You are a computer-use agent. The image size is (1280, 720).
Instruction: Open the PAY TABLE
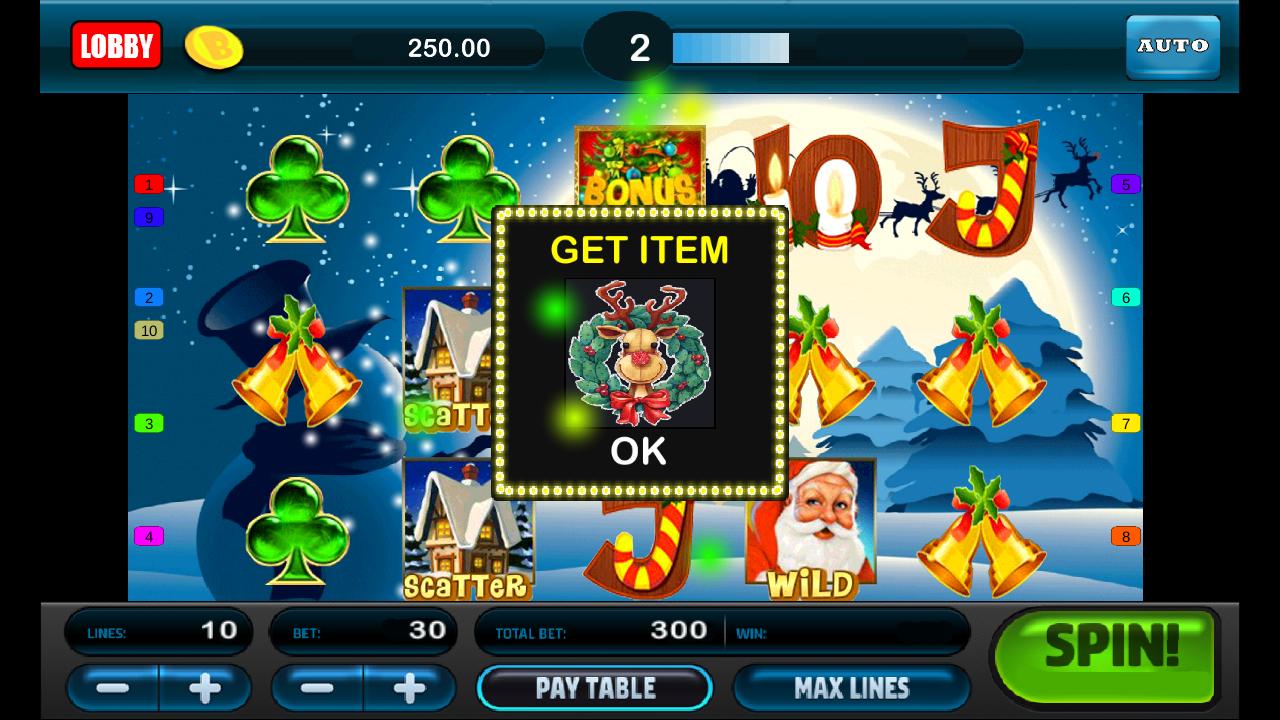coord(595,688)
